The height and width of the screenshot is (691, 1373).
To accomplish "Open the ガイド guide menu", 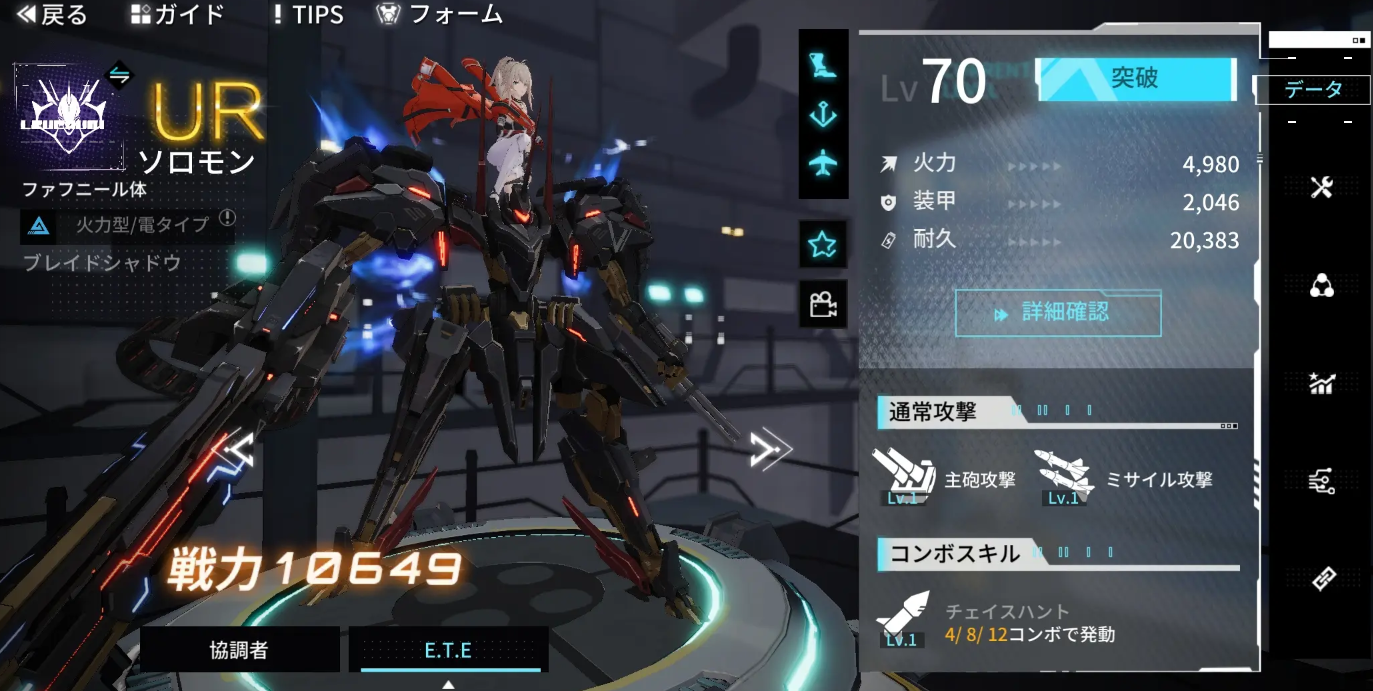I will [x=178, y=15].
